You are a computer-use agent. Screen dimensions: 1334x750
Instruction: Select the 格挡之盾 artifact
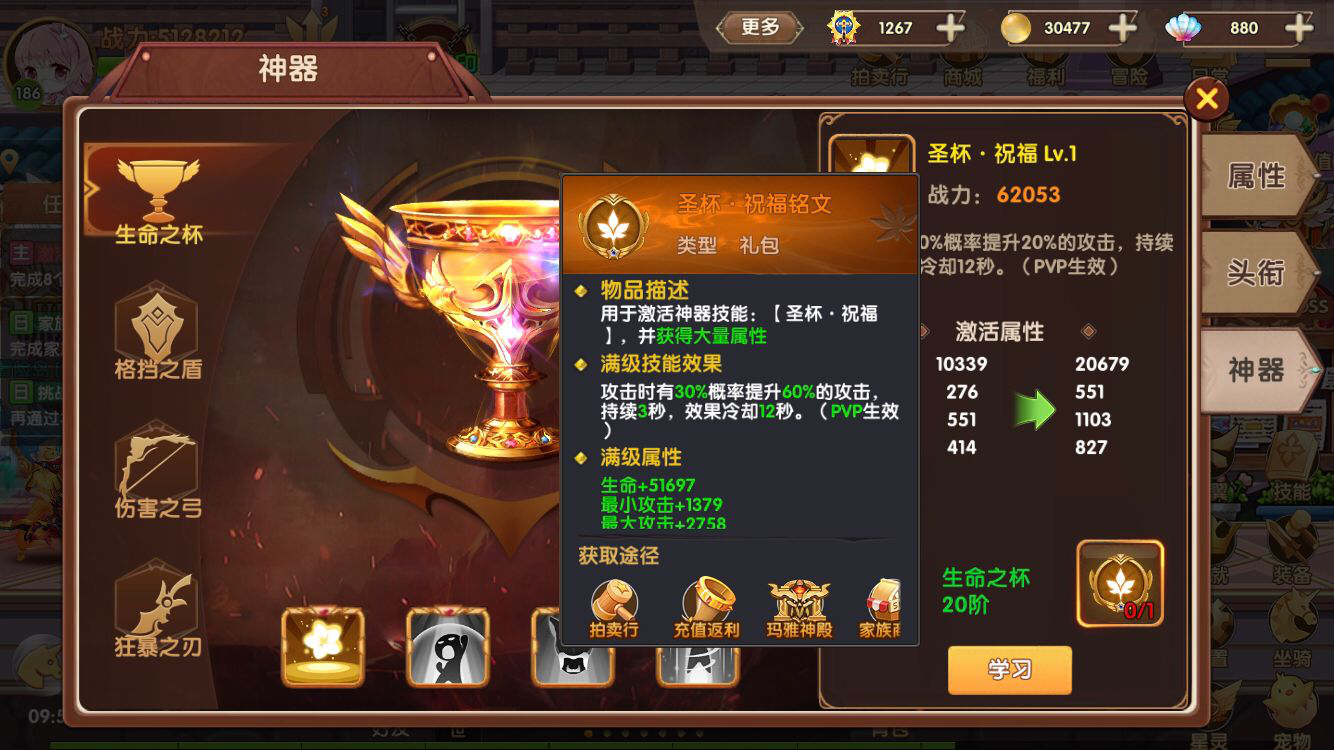(x=158, y=333)
